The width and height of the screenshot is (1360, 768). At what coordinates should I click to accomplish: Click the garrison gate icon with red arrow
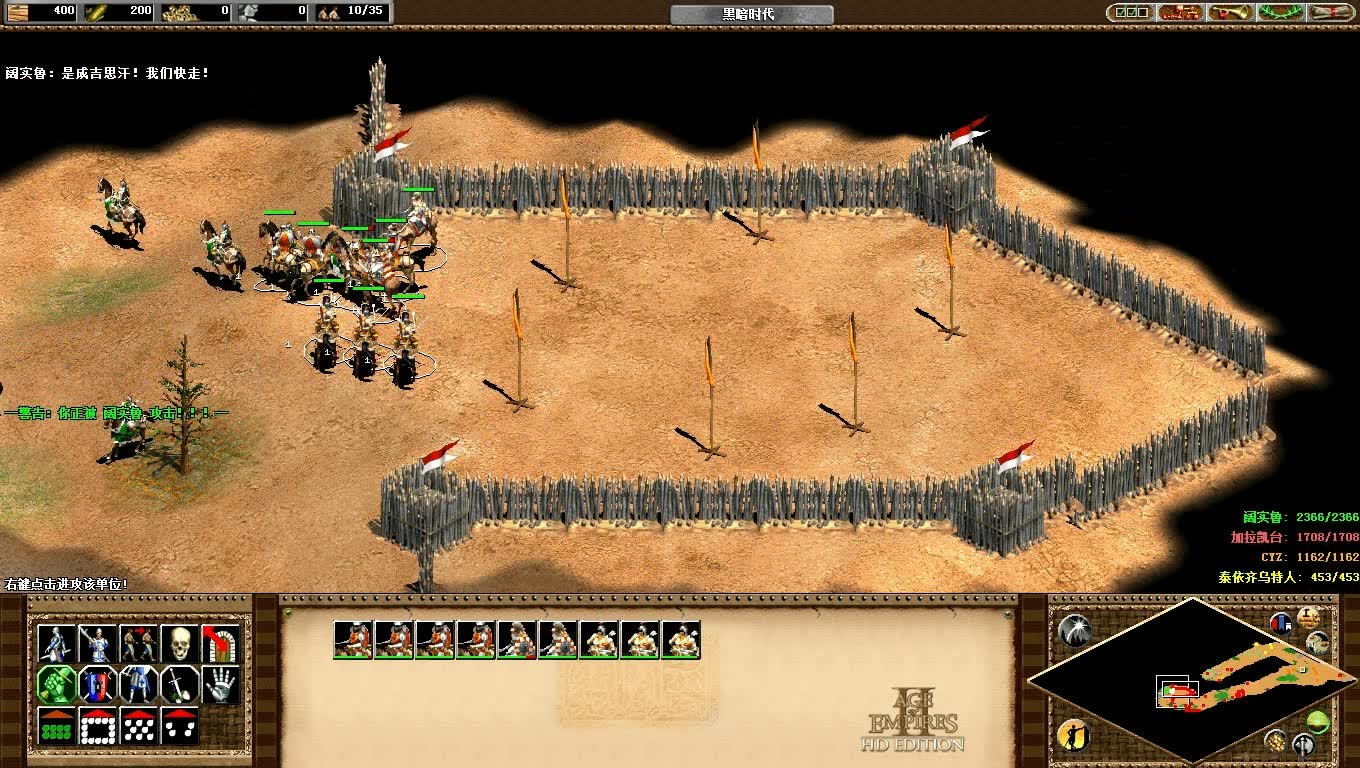point(220,643)
